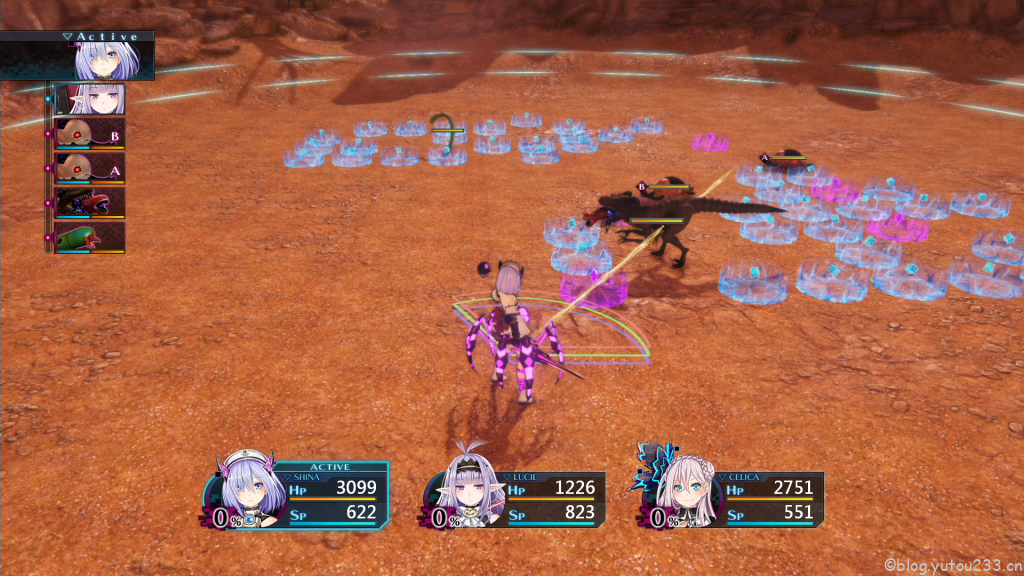The width and height of the screenshot is (1024, 576).
Task: Pick the green serpent turn order entry
Action: [90, 238]
